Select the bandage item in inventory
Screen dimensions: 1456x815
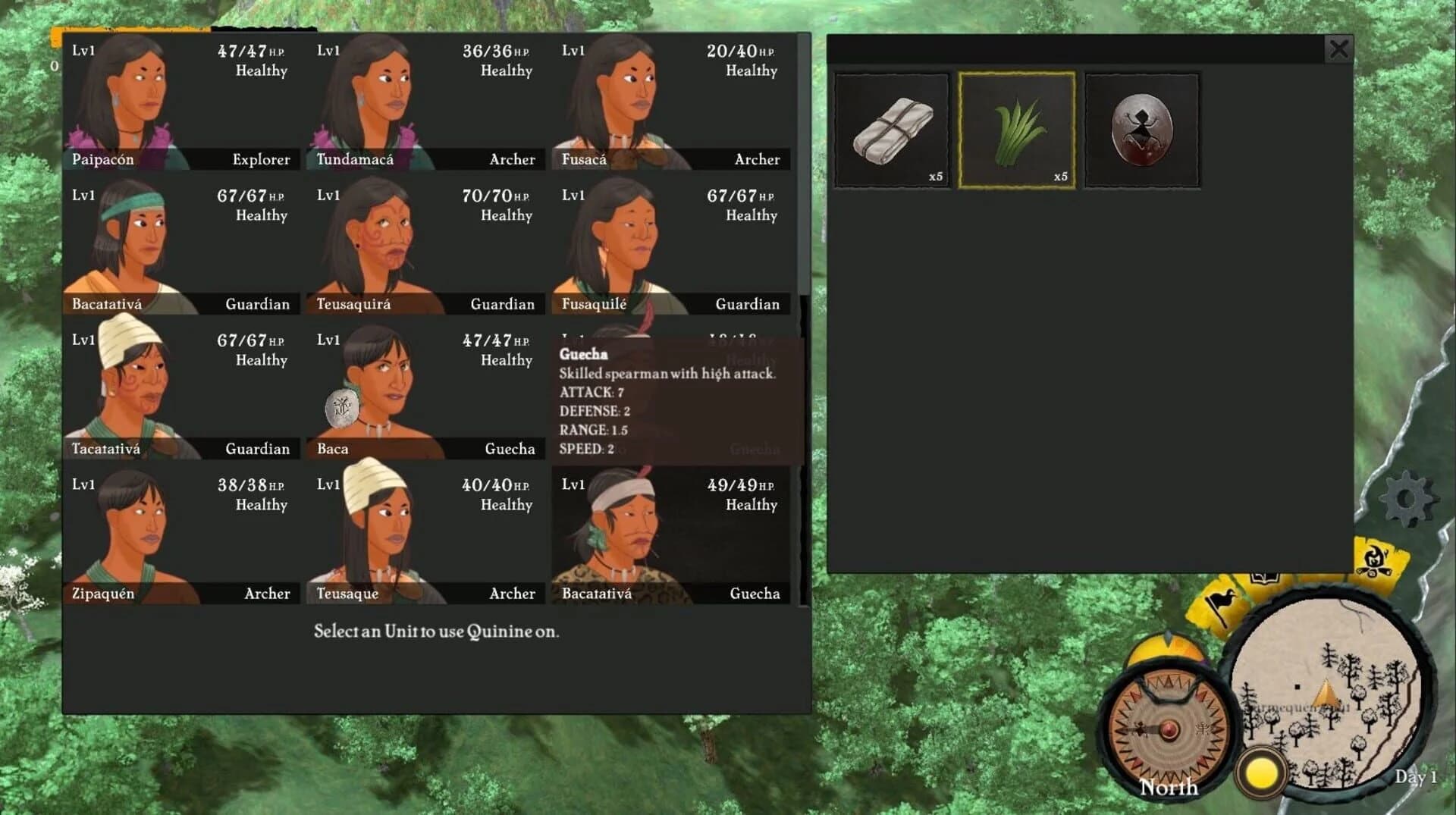point(892,129)
